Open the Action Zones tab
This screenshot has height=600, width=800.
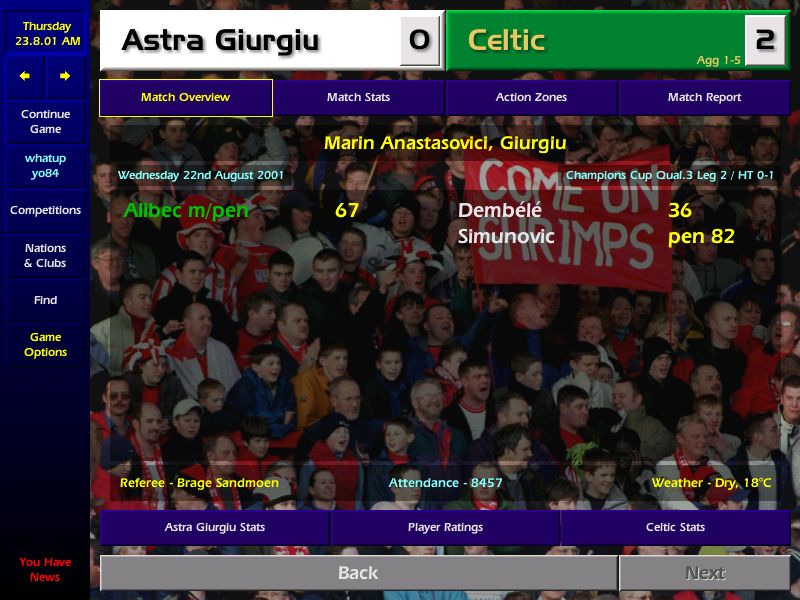point(531,97)
